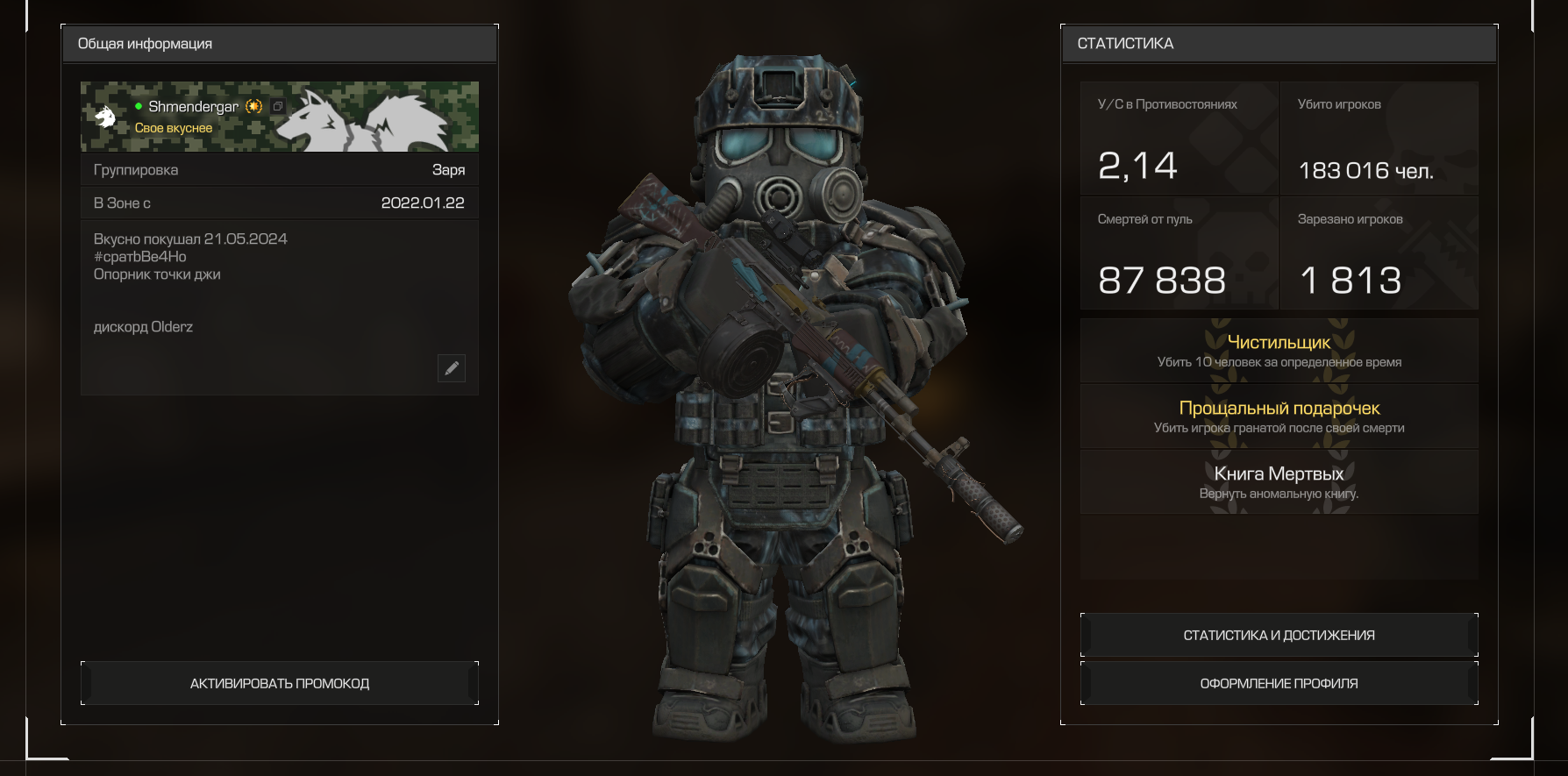Select the У/С в Противостояниях stat tile
This screenshot has width=1568, height=776.
tap(1179, 138)
